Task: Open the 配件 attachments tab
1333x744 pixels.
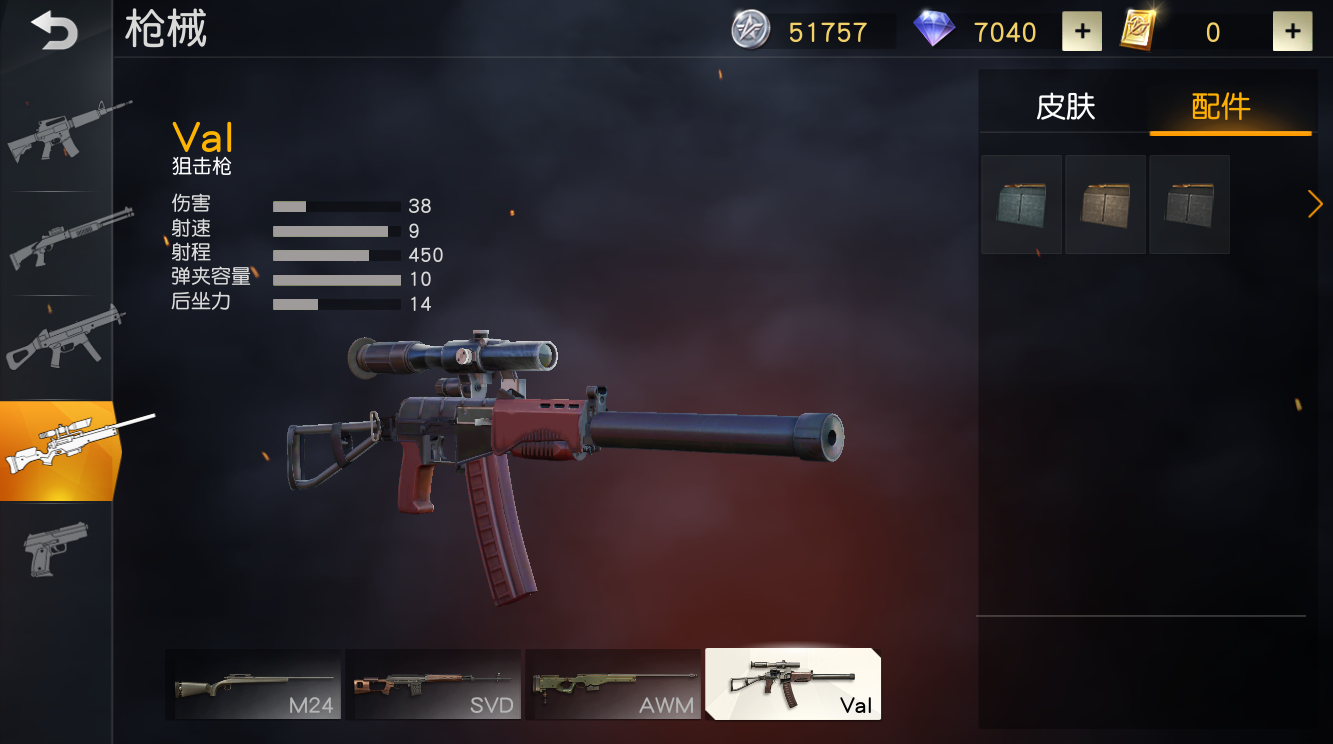Action: [1221, 107]
